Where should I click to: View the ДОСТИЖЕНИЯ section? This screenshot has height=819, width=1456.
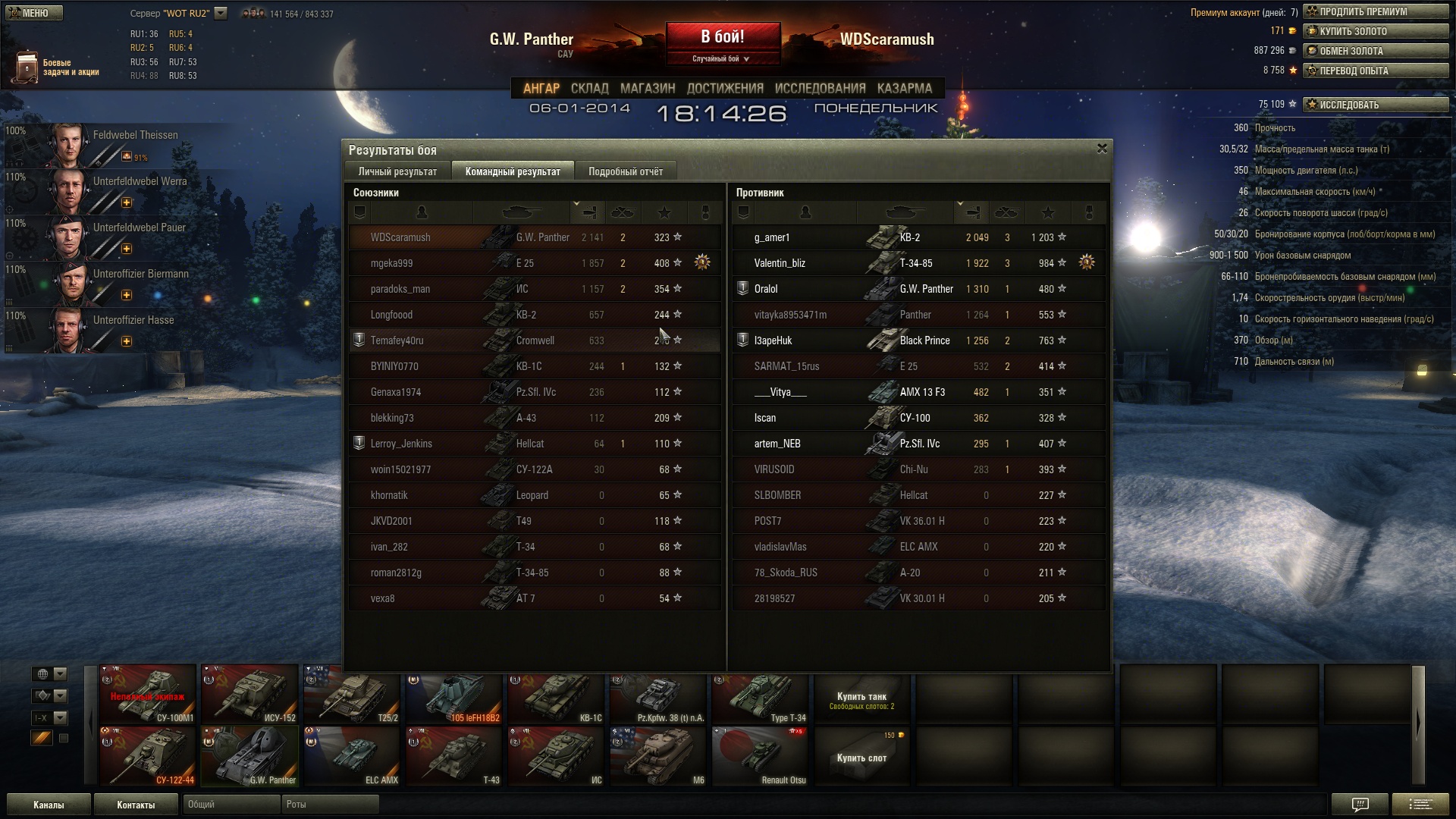725,88
